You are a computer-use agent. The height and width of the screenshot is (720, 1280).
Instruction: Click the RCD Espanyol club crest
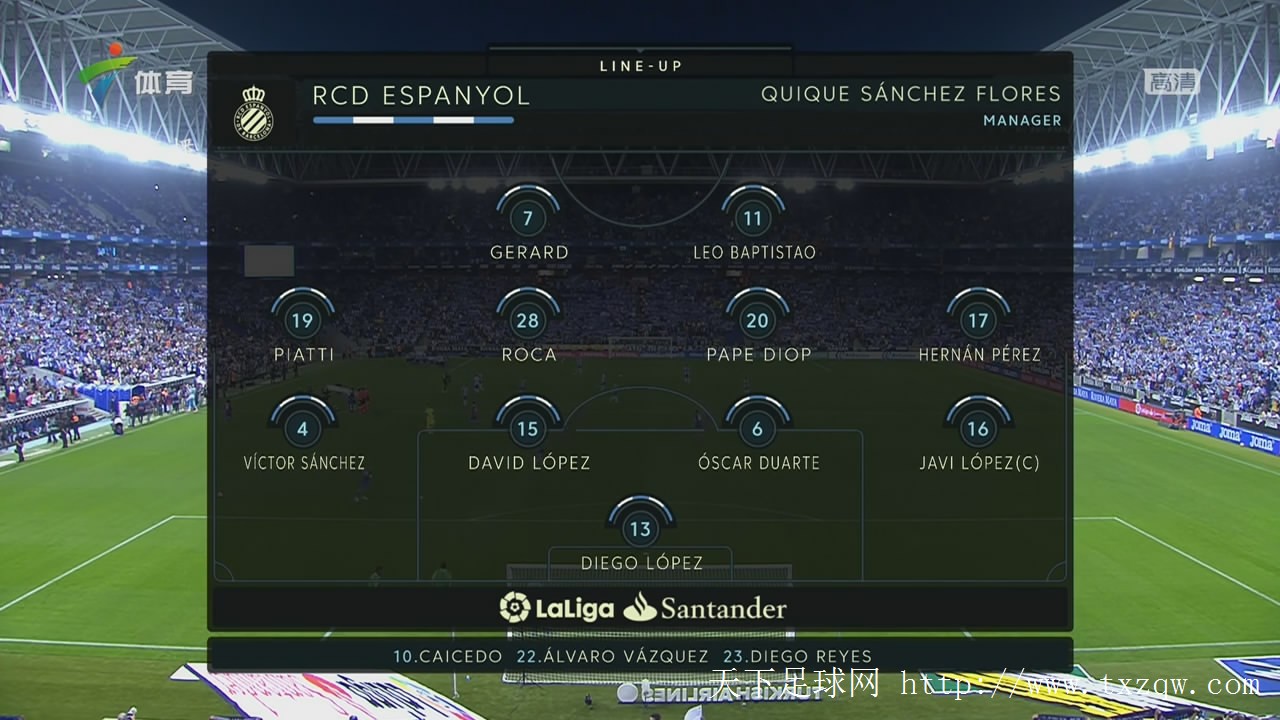point(254,112)
